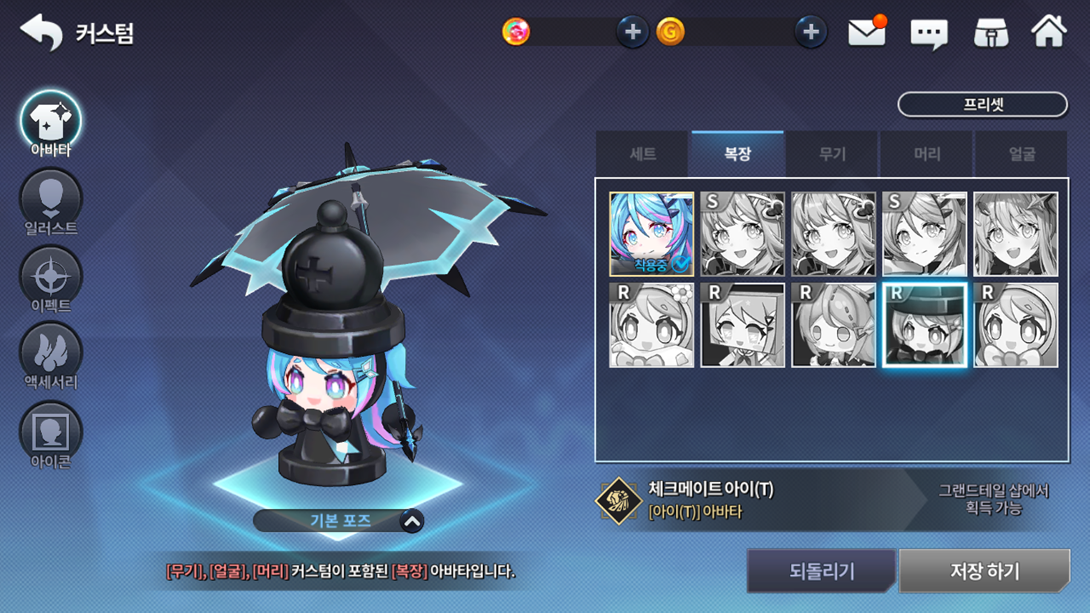Viewport: 1090px width, 613px height.
Task: Switch to the 무기 weapon tab
Action: point(832,154)
